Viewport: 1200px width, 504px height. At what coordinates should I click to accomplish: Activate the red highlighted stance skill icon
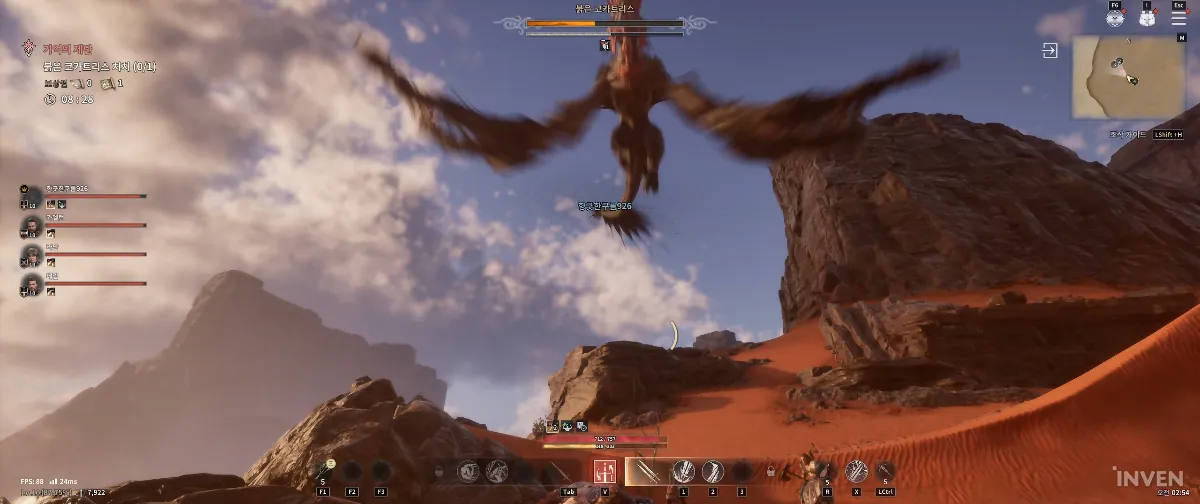pos(604,472)
